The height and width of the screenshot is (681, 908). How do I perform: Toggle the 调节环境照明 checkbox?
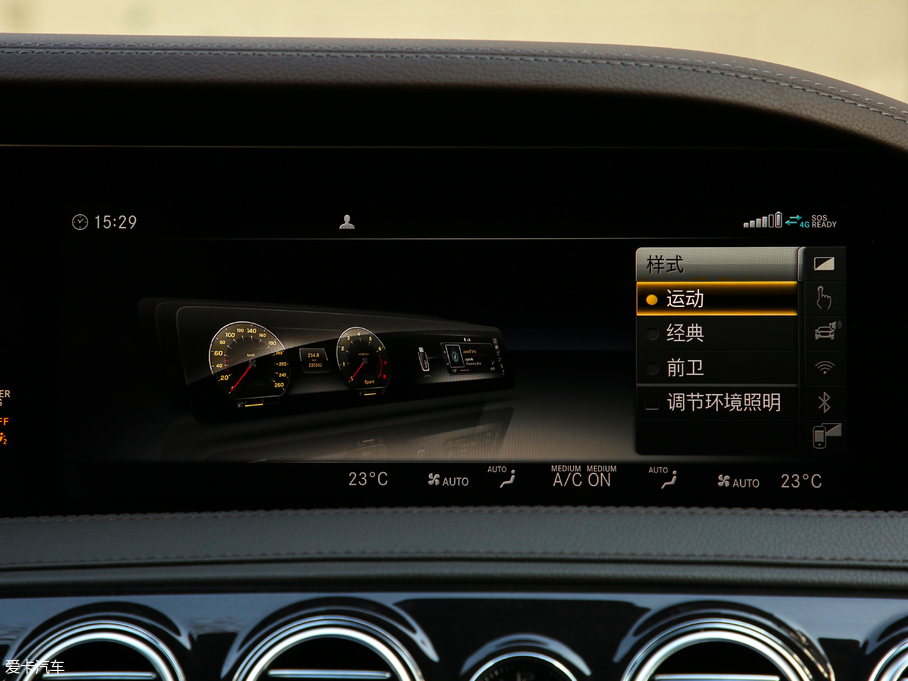(x=652, y=403)
